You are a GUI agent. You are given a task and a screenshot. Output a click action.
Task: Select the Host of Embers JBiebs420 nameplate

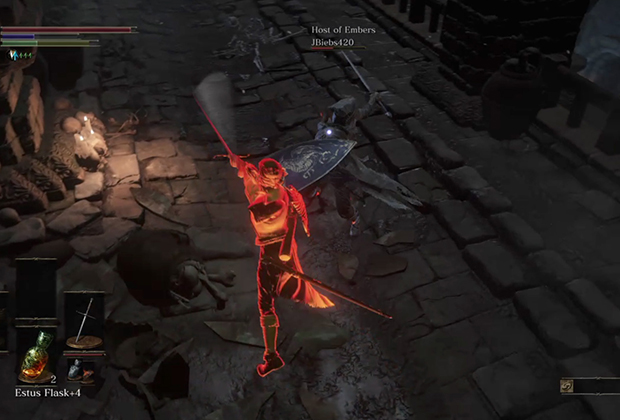[342, 37]
